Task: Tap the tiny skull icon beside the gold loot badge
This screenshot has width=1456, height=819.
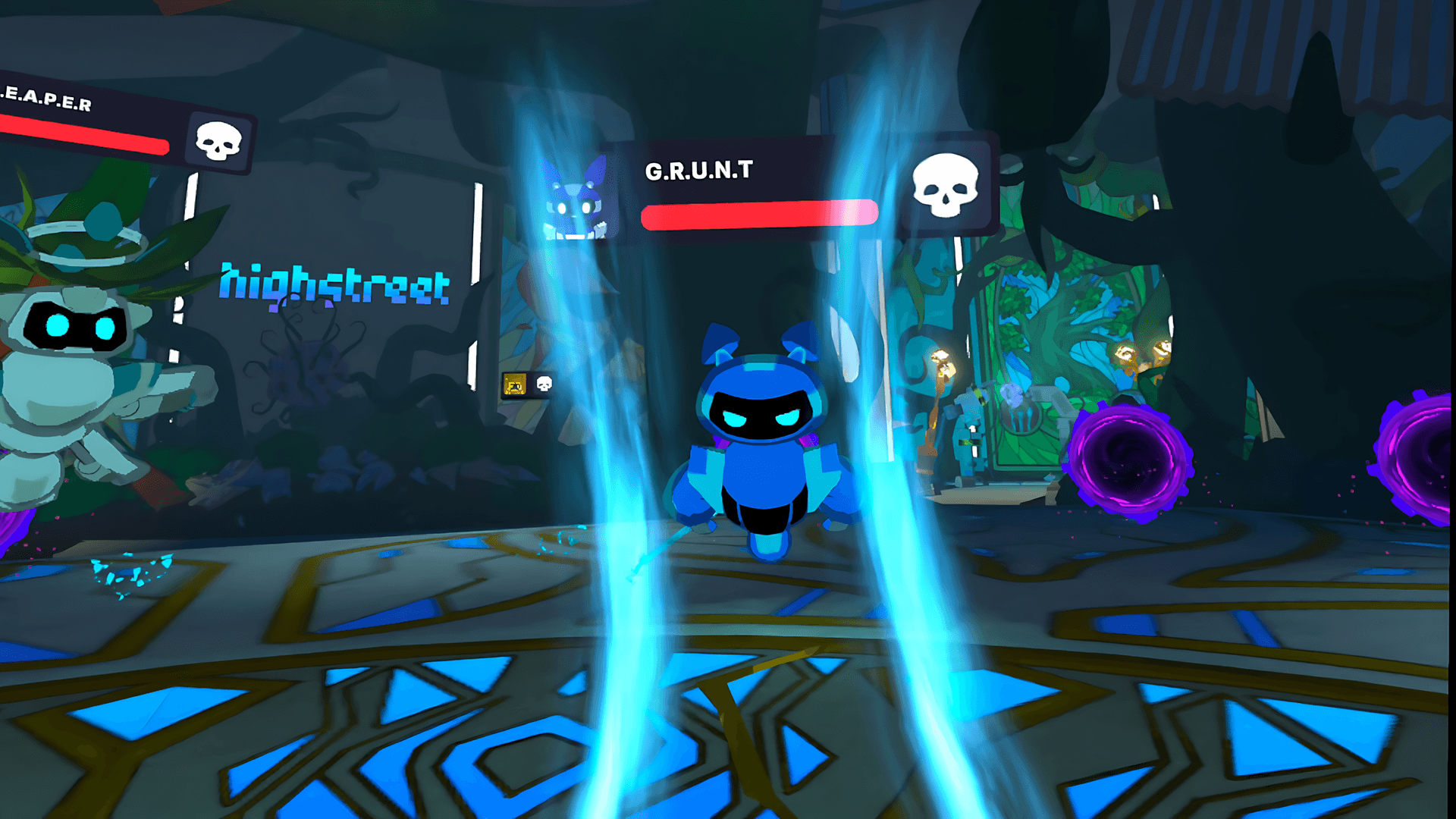Action: tap(543, 385)
